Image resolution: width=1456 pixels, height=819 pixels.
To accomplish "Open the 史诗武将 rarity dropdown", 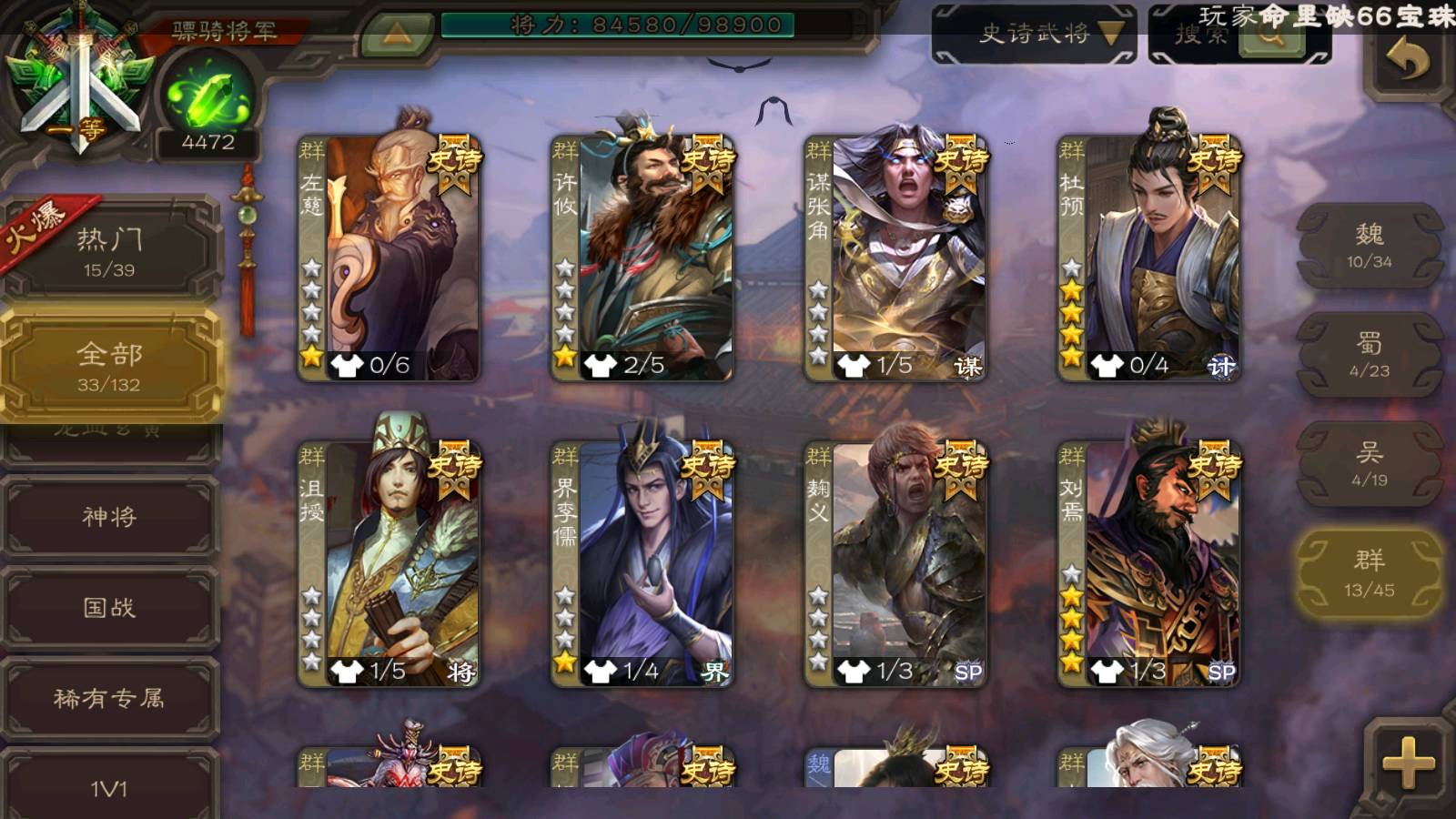I will click(x=1034, y=35).
